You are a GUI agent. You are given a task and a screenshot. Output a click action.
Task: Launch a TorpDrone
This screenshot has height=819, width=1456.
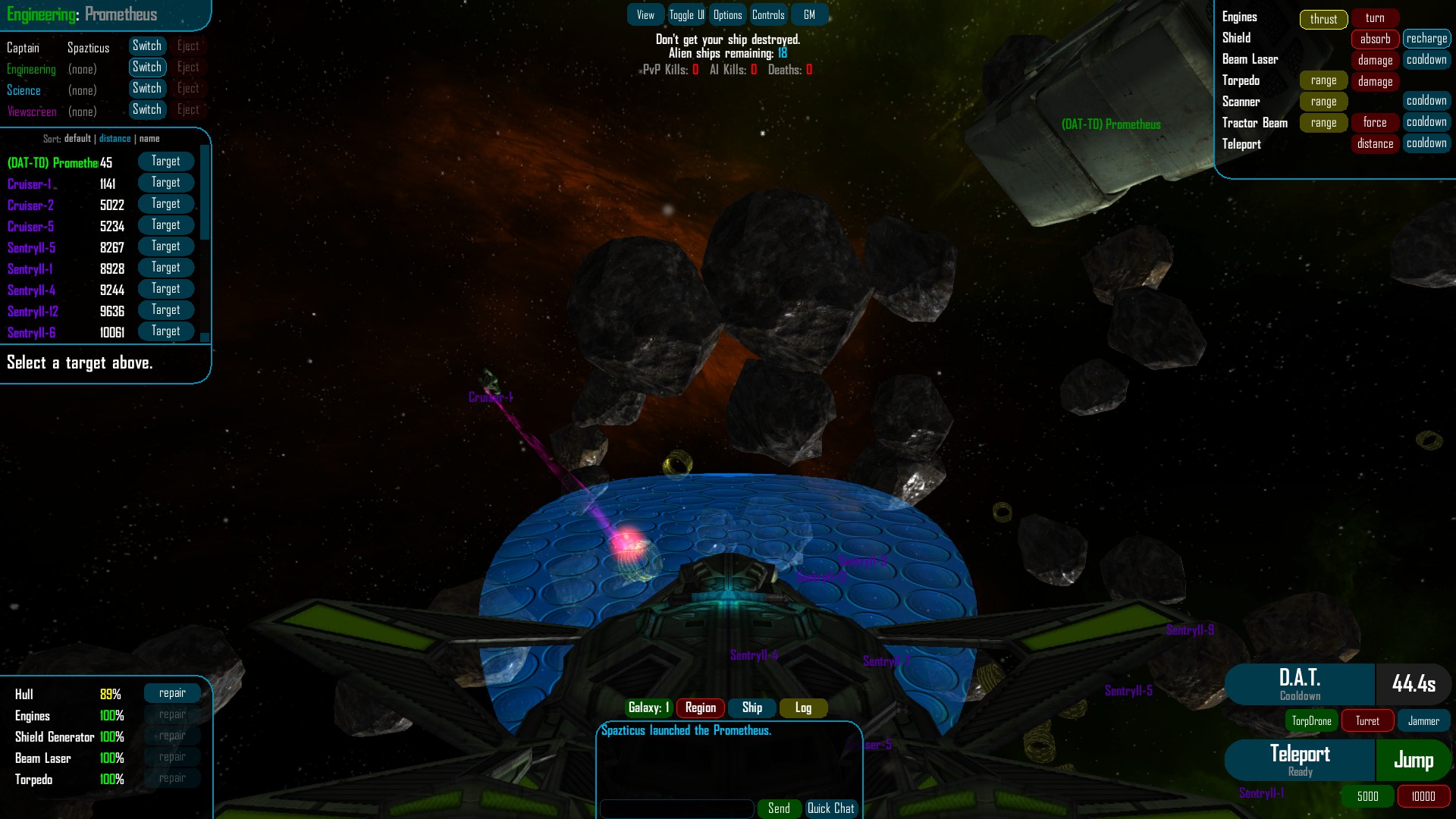tap(1311, 720)
